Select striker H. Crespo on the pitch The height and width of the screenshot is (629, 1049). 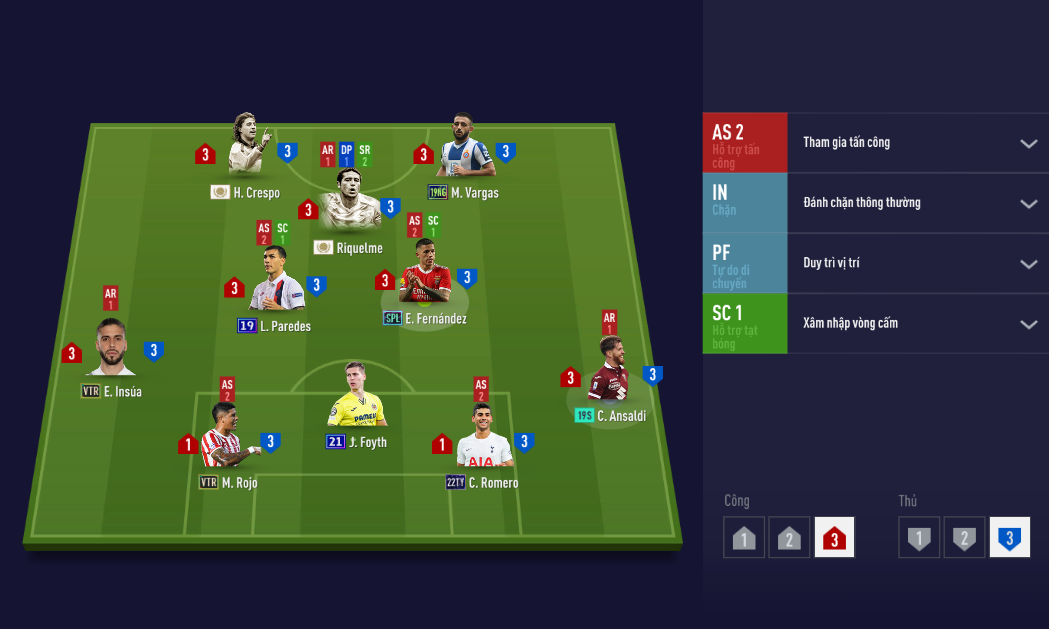click(x=247, y=150)
